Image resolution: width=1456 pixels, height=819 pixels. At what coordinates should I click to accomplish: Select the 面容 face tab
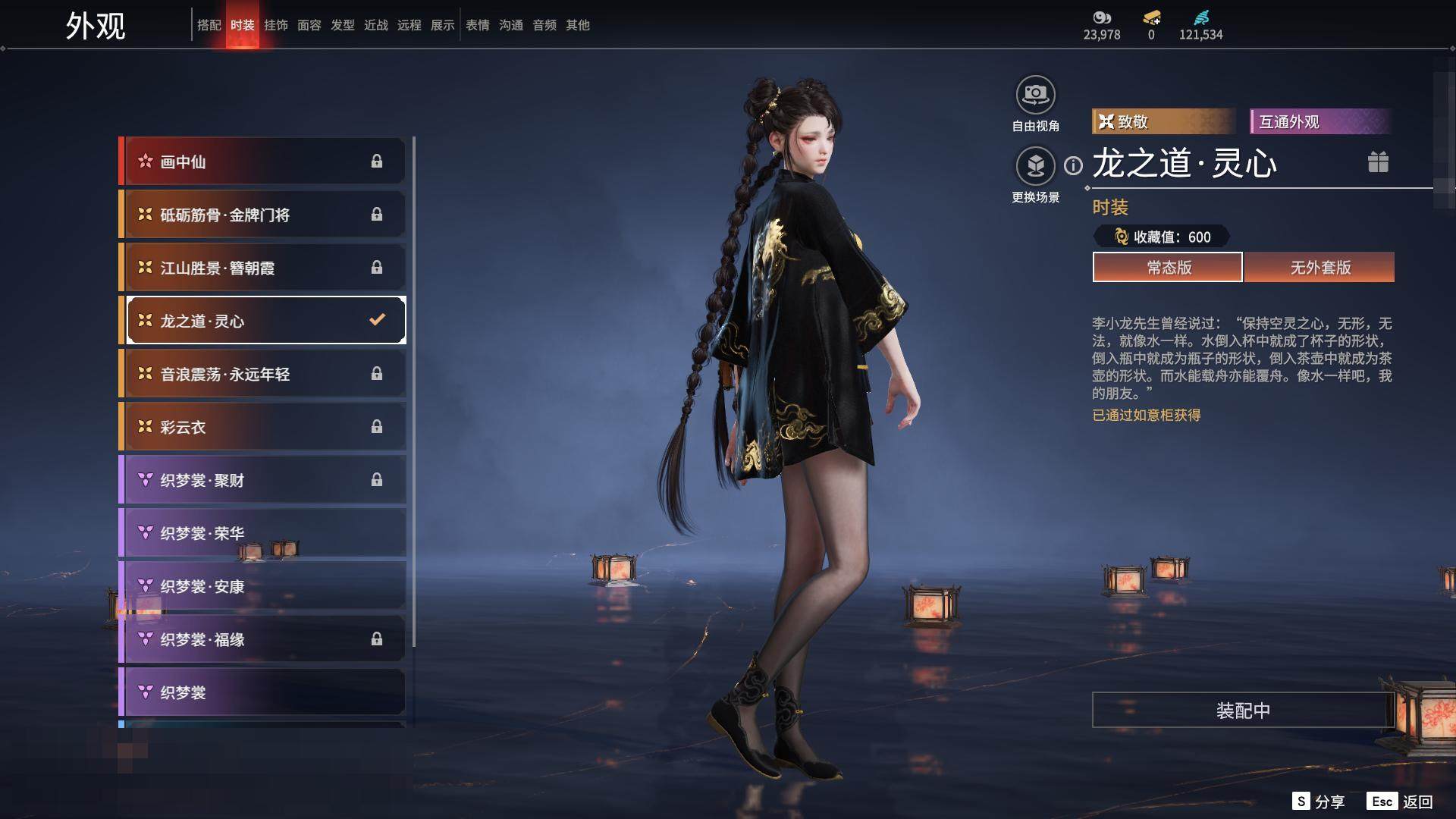tap(309, 25)
